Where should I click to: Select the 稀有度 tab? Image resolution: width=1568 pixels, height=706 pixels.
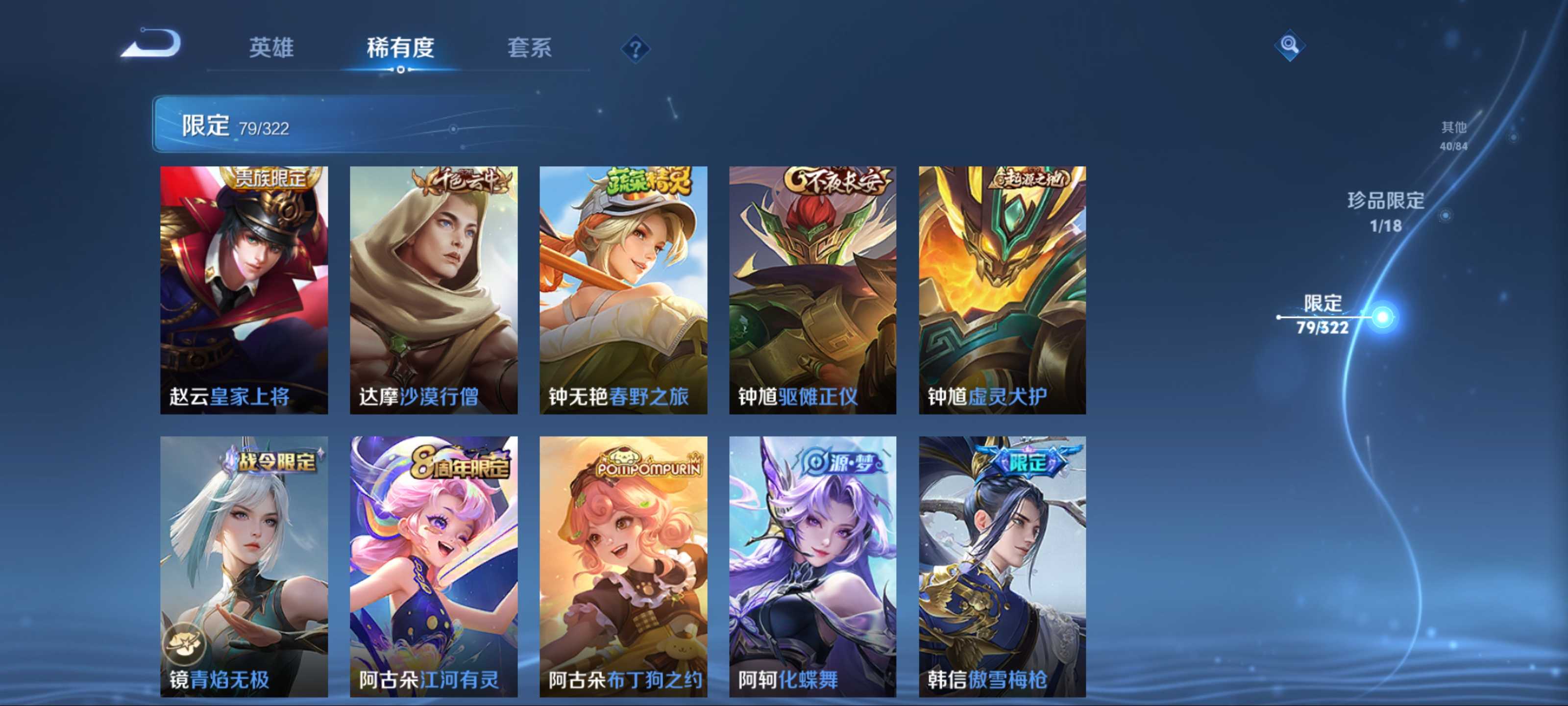[x=400, y=48]
